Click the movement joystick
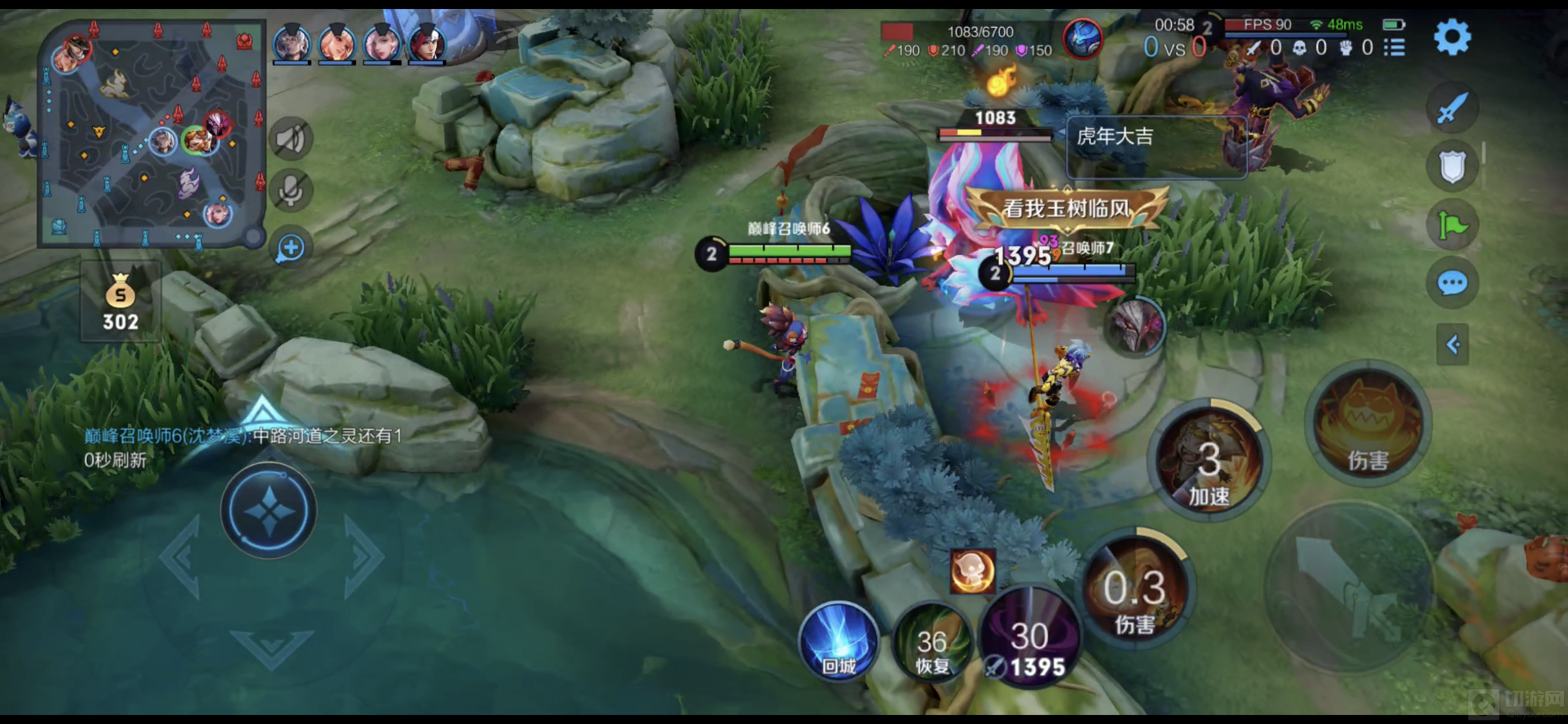The image size is (1568, 724). pos(268,511)
